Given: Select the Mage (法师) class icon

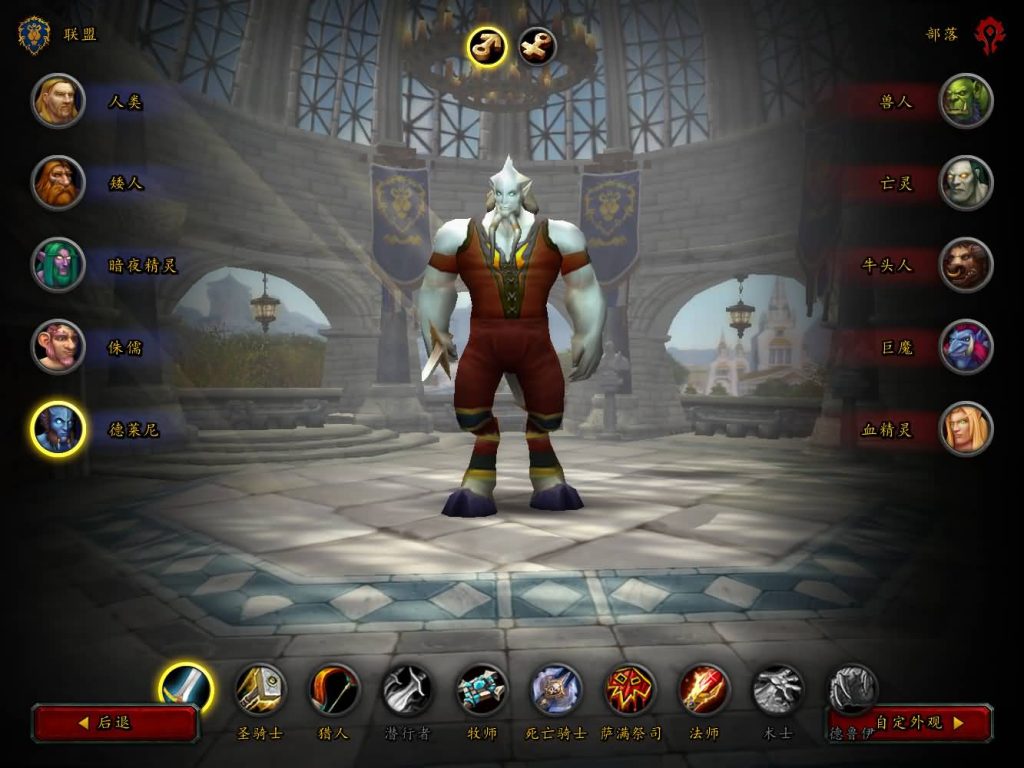Looking at the screenshot, I should [704, 689].
